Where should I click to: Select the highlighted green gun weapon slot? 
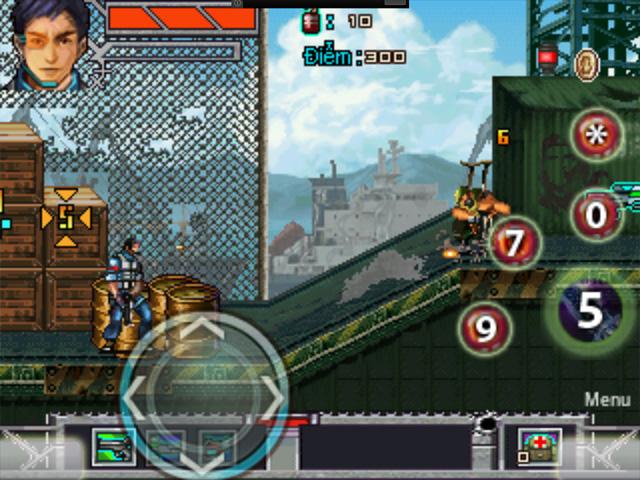click(112, 447)
